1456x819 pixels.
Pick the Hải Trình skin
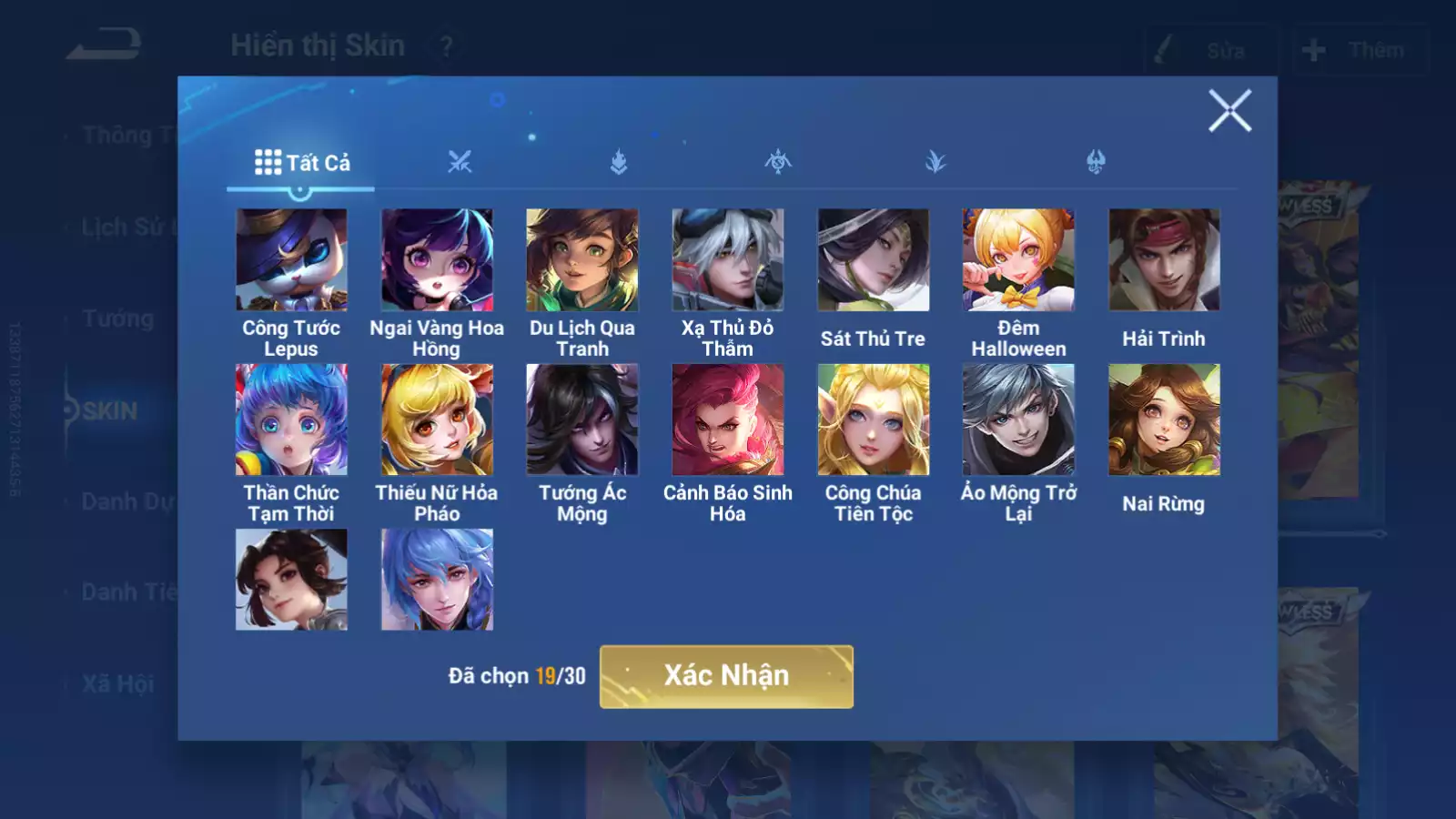tap(1164, 260)
